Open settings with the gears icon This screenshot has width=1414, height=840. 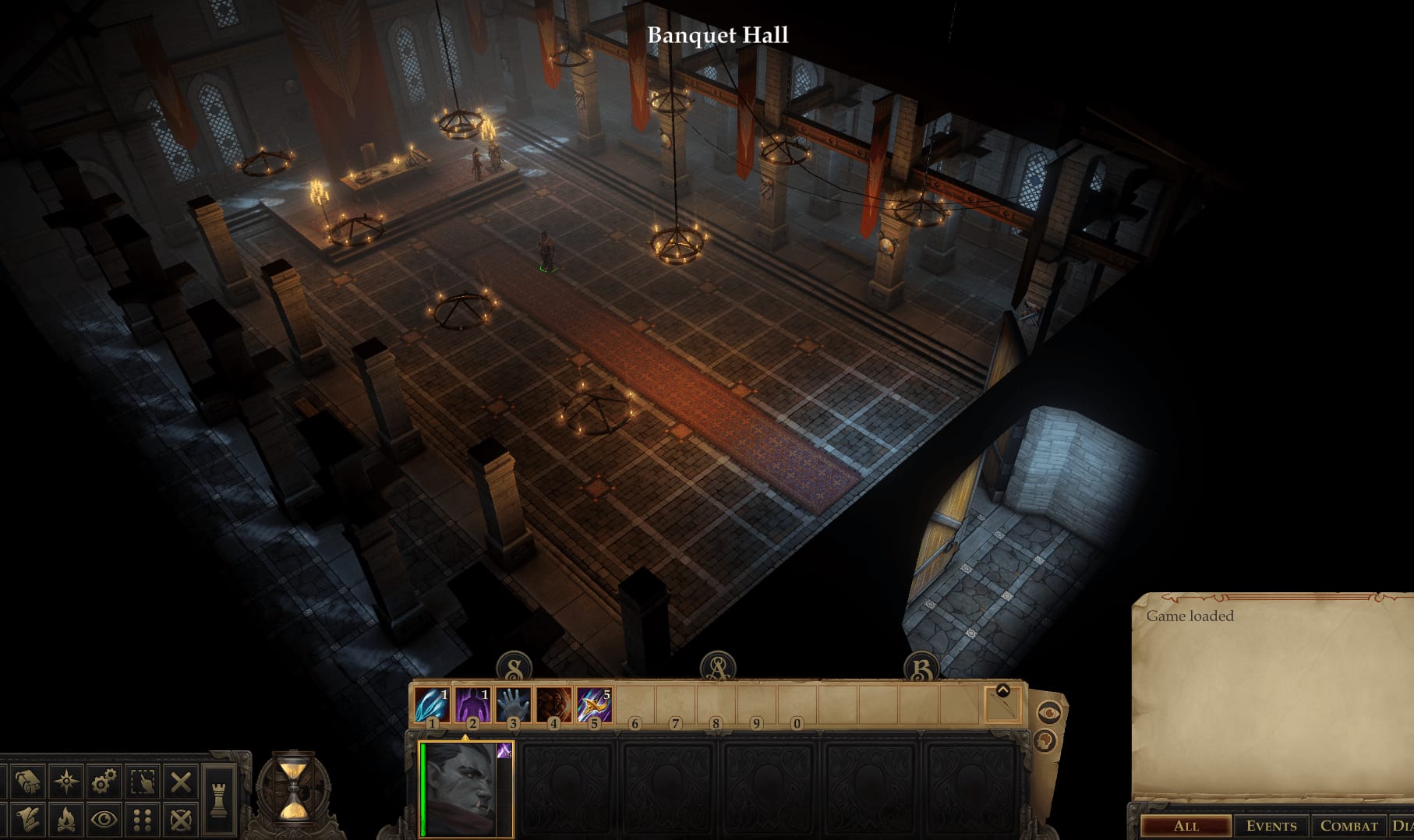(x=104, y=781)
